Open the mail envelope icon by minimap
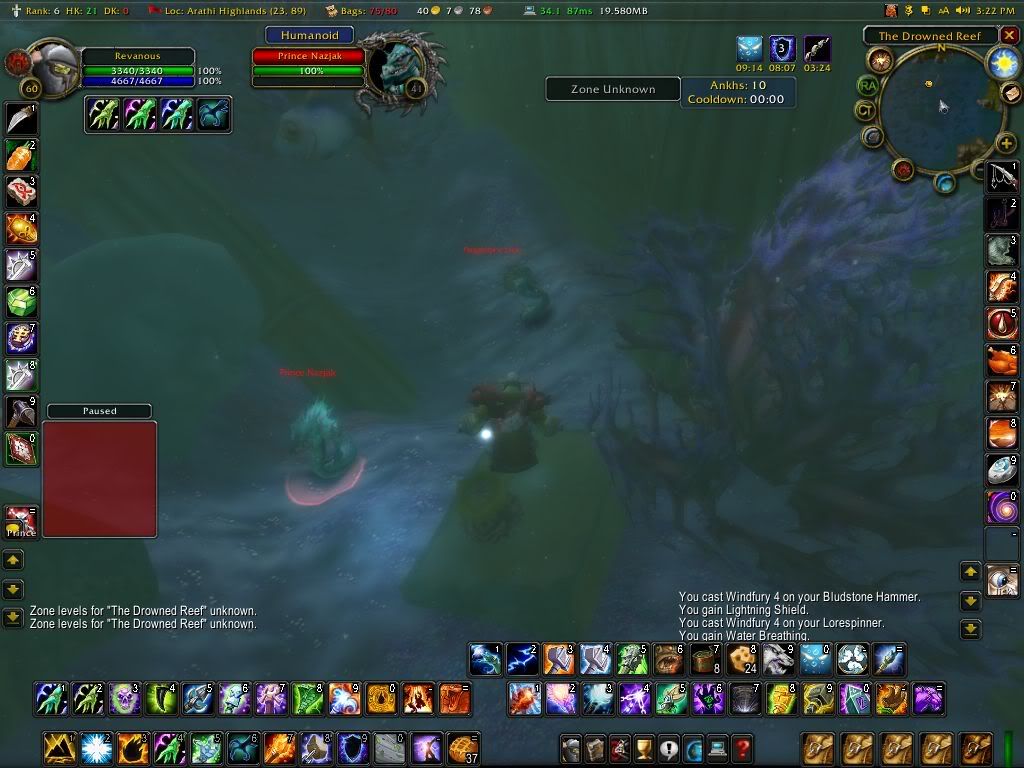This screenshot has width=1024, height=768. [x=1010, y=93]
